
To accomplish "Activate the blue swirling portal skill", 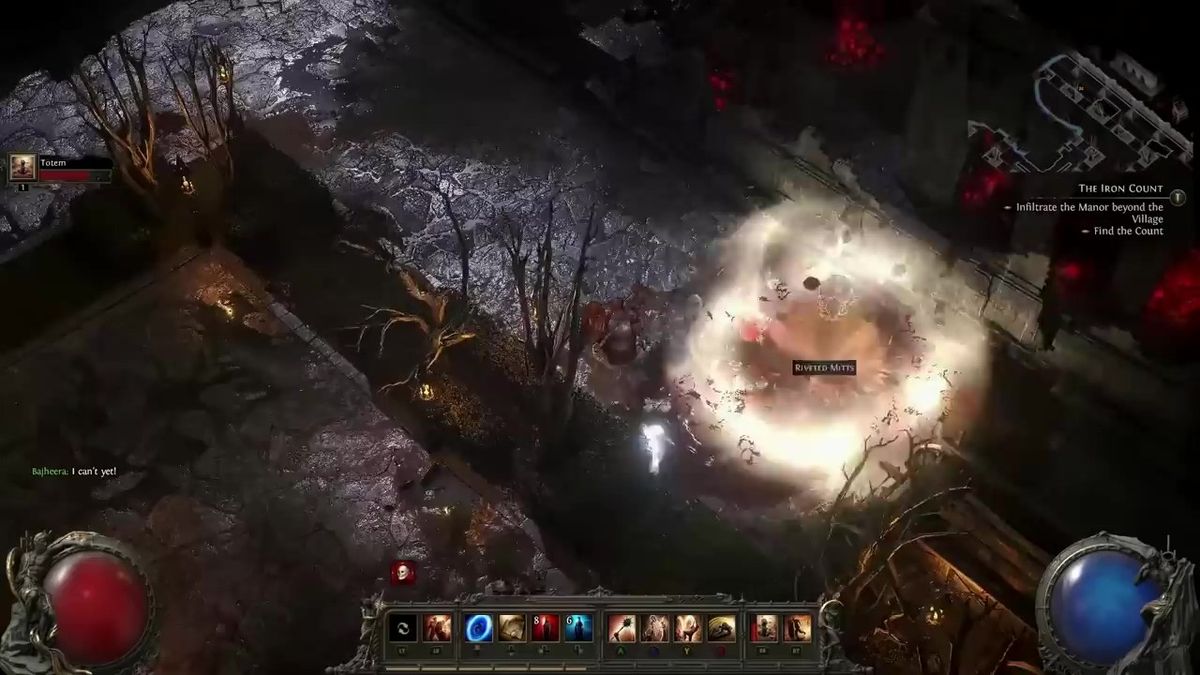I will click(x=478, y=628).
